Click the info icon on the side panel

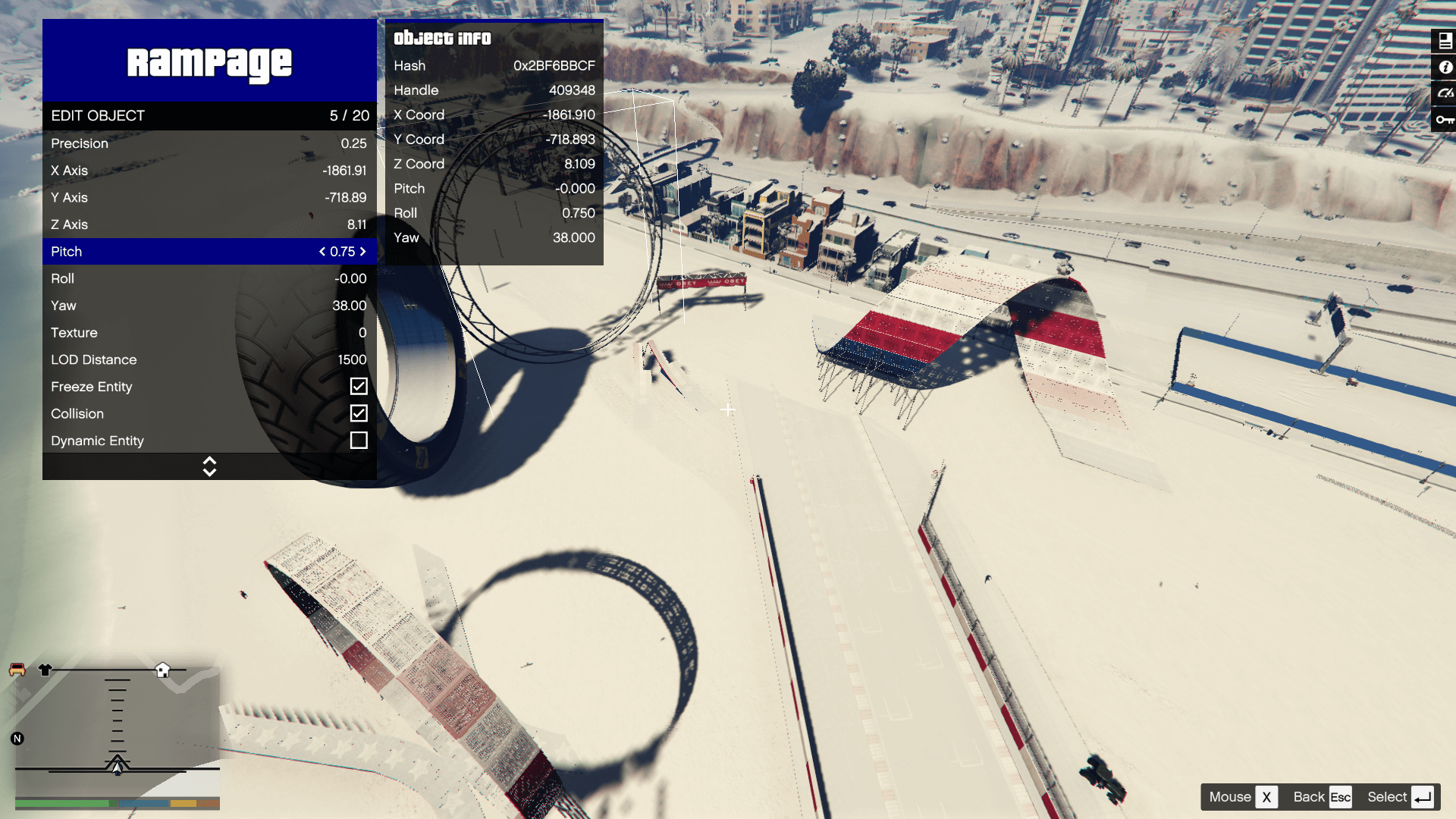pyautogui.click(x=1445, y=67)
